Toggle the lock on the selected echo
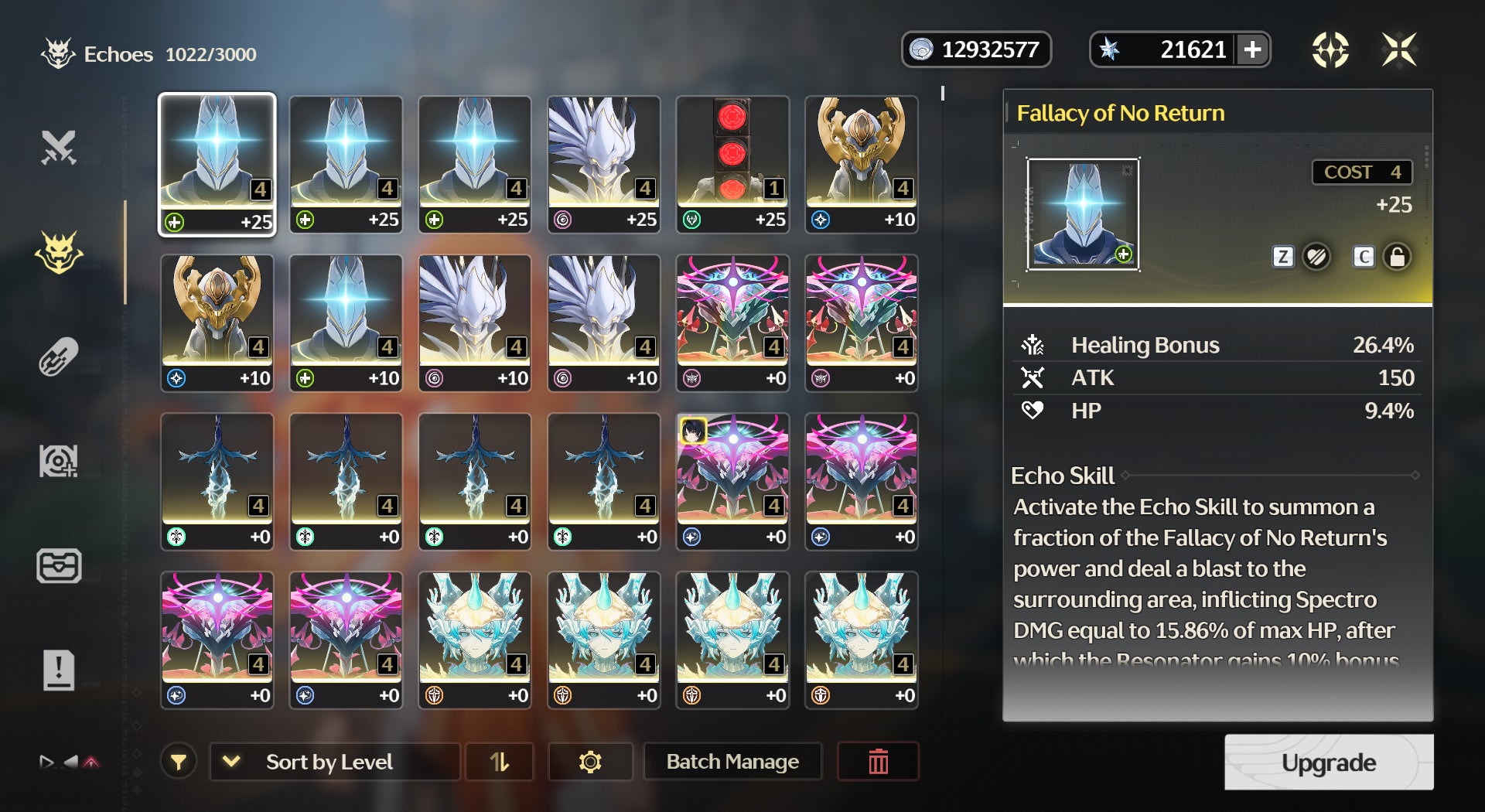Viewport: 1485px width, 812px height. (x=1397, y=257)
